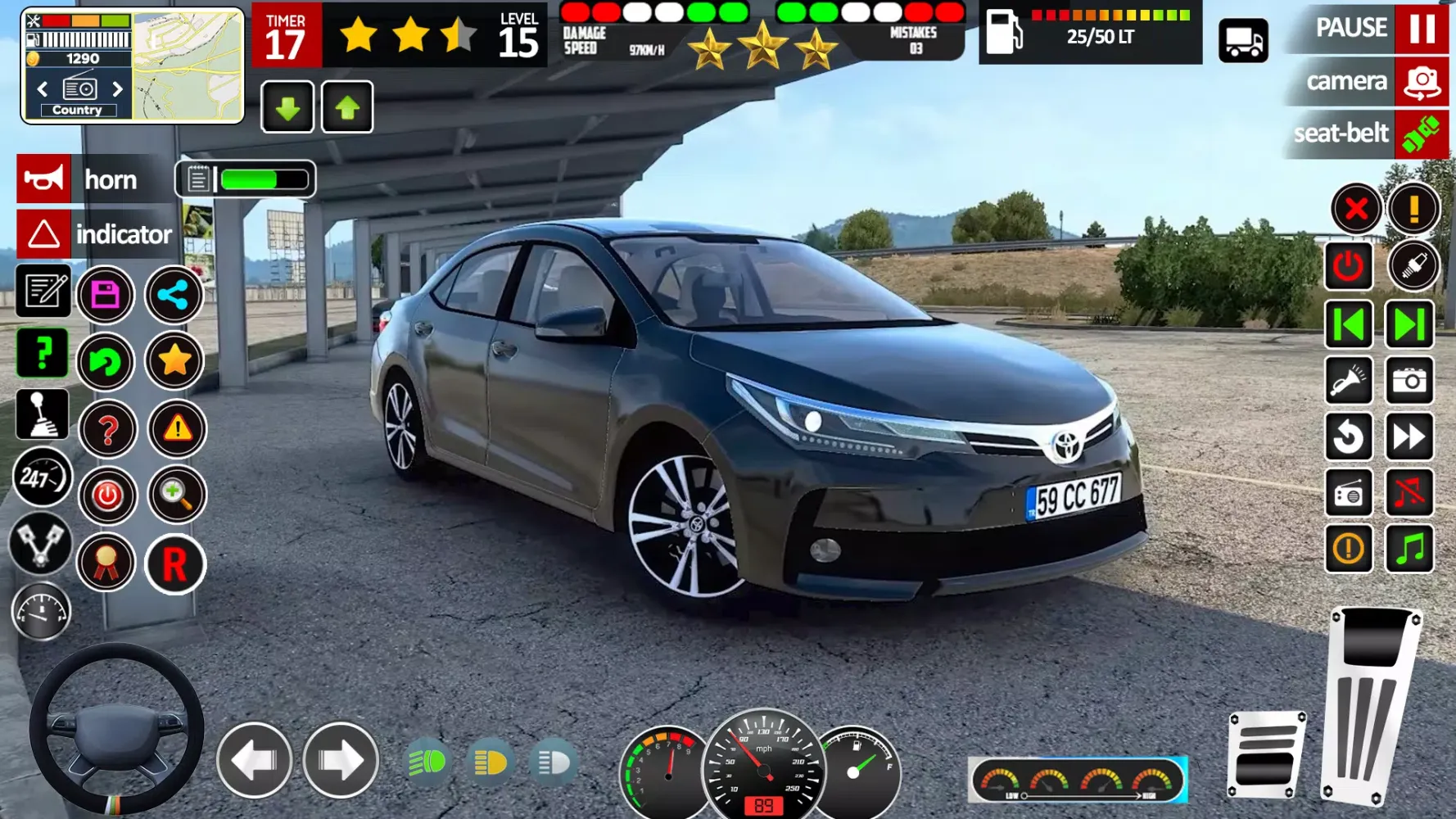Switch the camera view
This screenshot has height=819, width=1456.
click(x=1421, y=82)
